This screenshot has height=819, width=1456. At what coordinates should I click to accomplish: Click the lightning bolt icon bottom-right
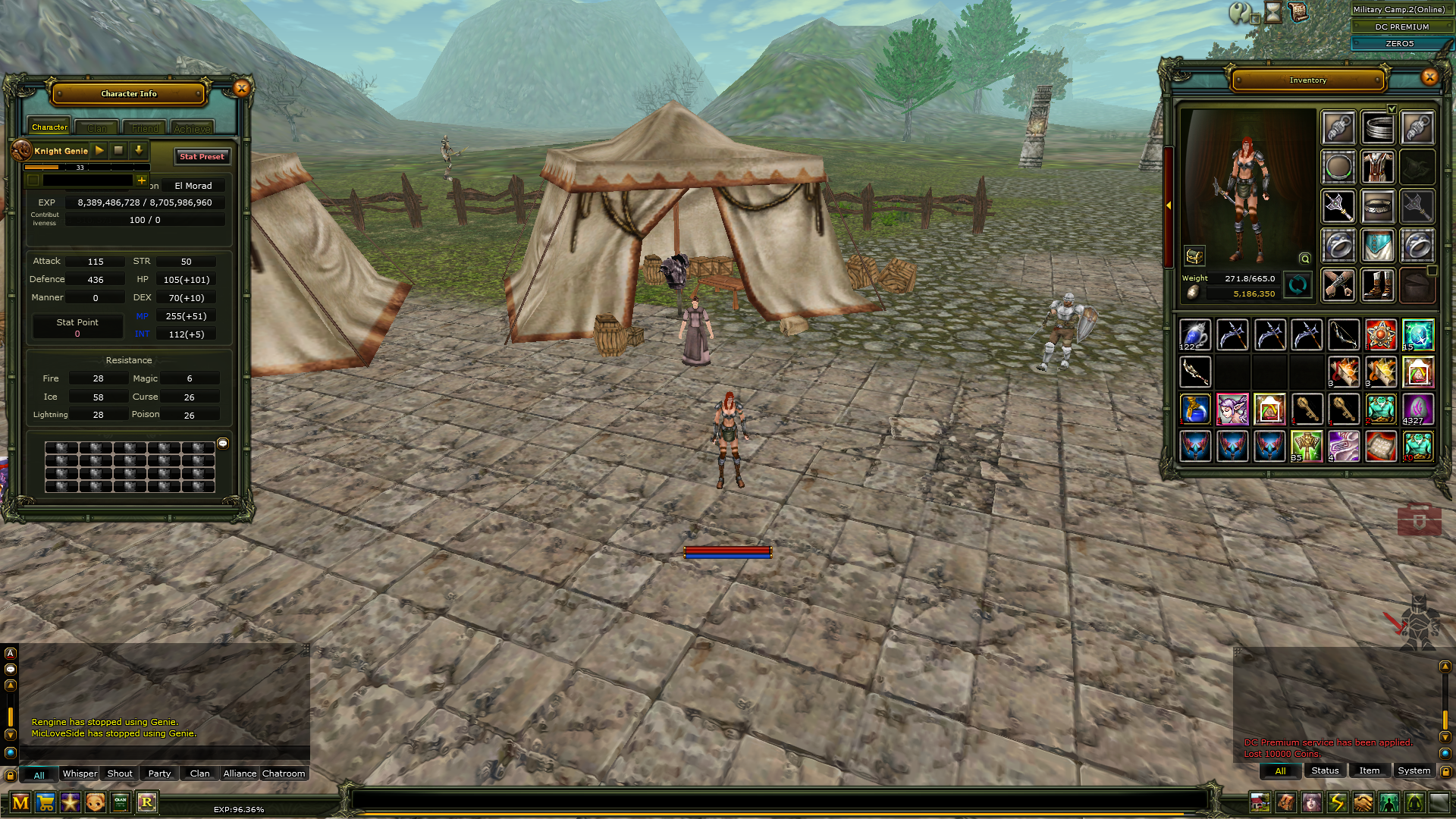(1337, 802)
